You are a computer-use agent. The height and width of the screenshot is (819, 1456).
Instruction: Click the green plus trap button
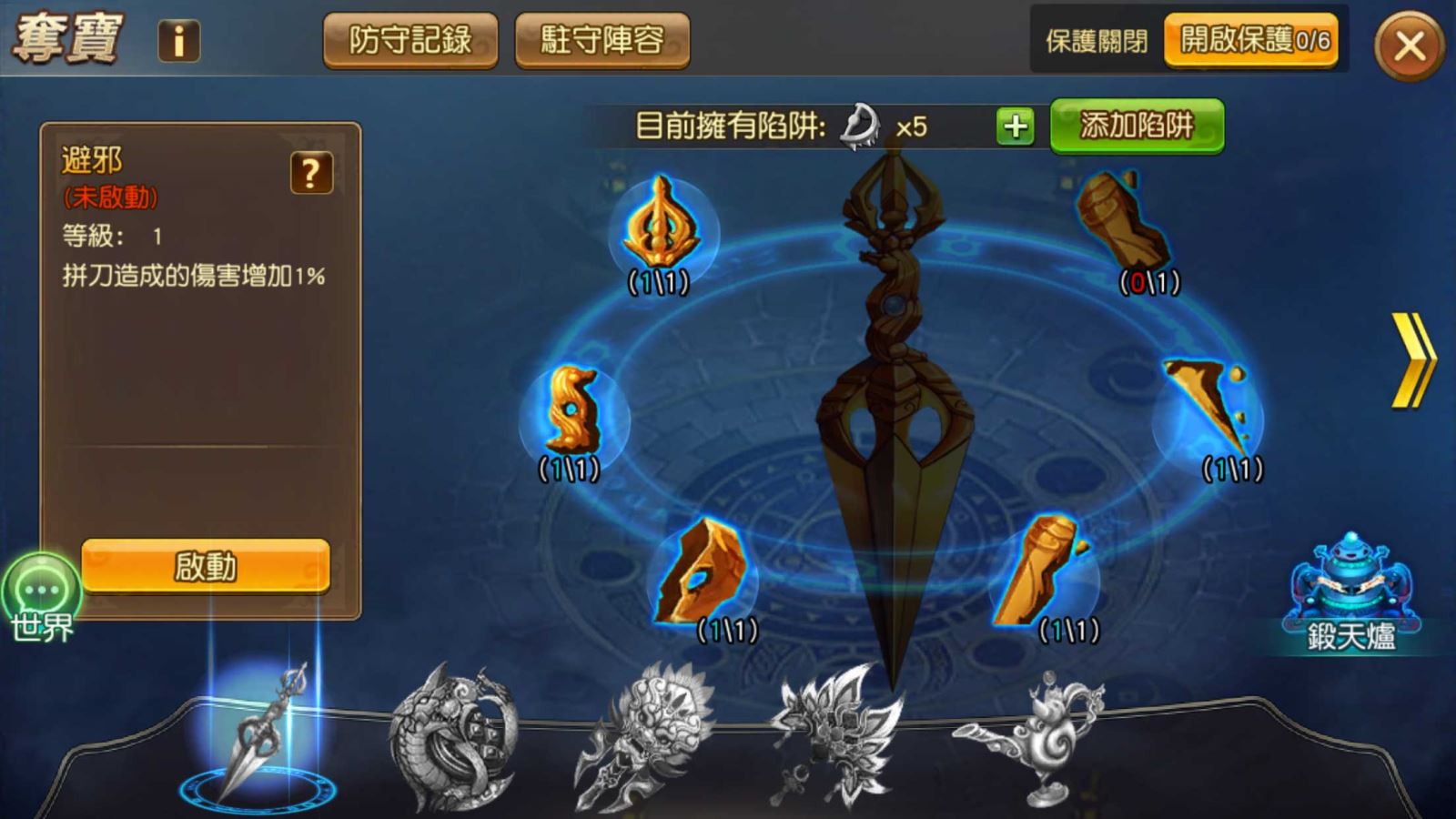[1015, 126]
